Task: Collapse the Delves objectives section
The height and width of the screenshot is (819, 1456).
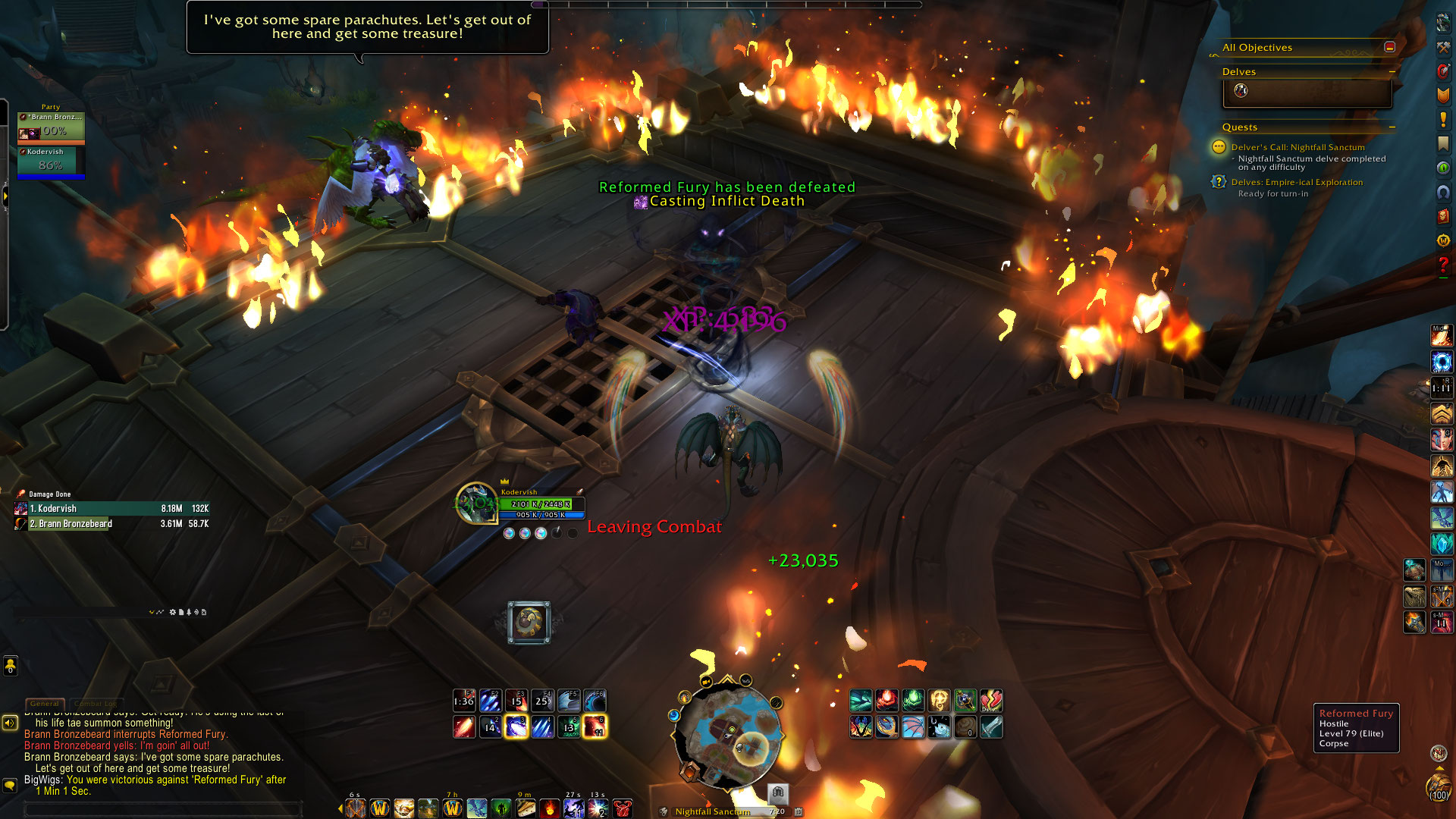Action: 1392,72
